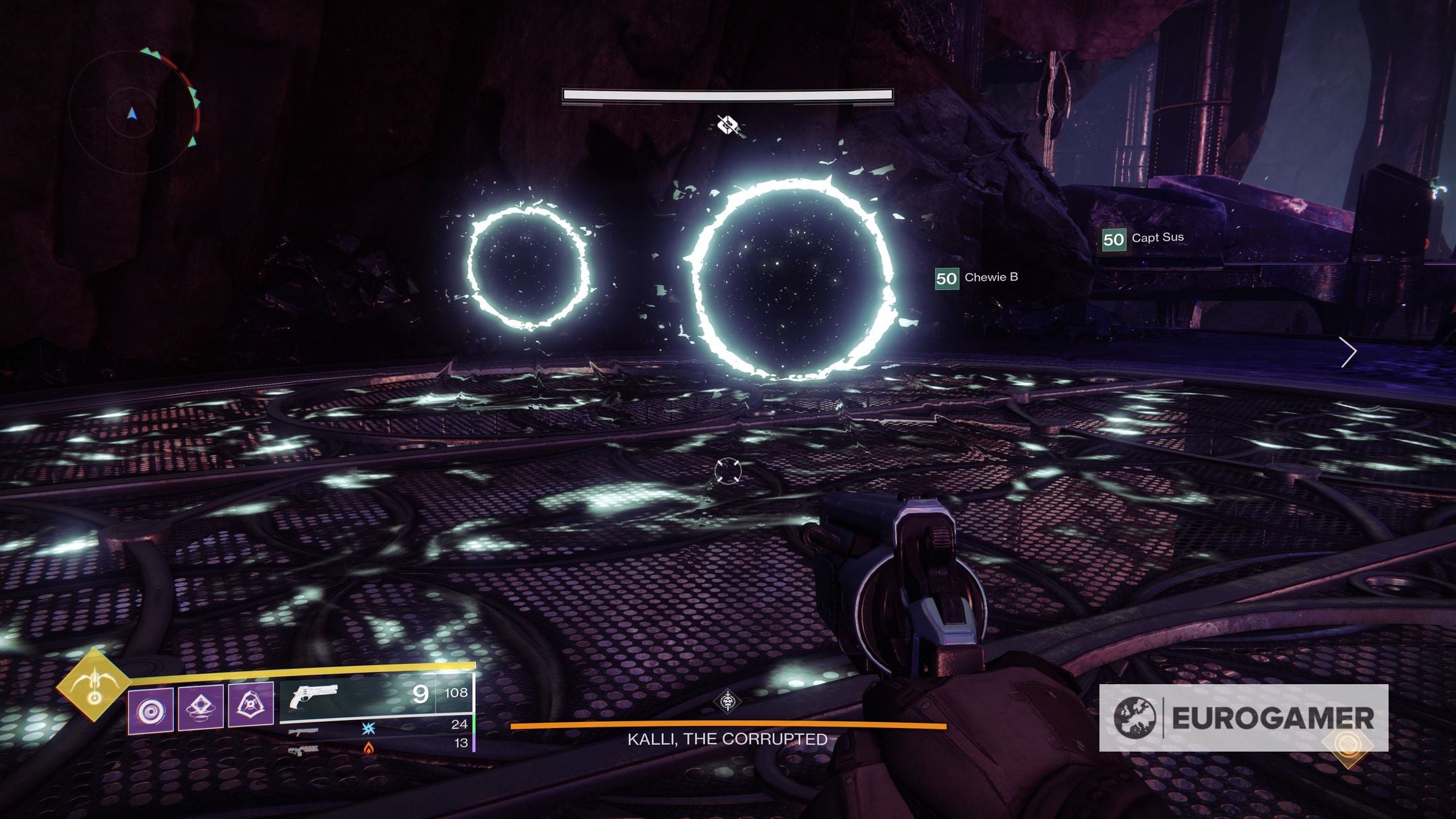
Task: Click the boss health bar at top
Action: point(727,95)
